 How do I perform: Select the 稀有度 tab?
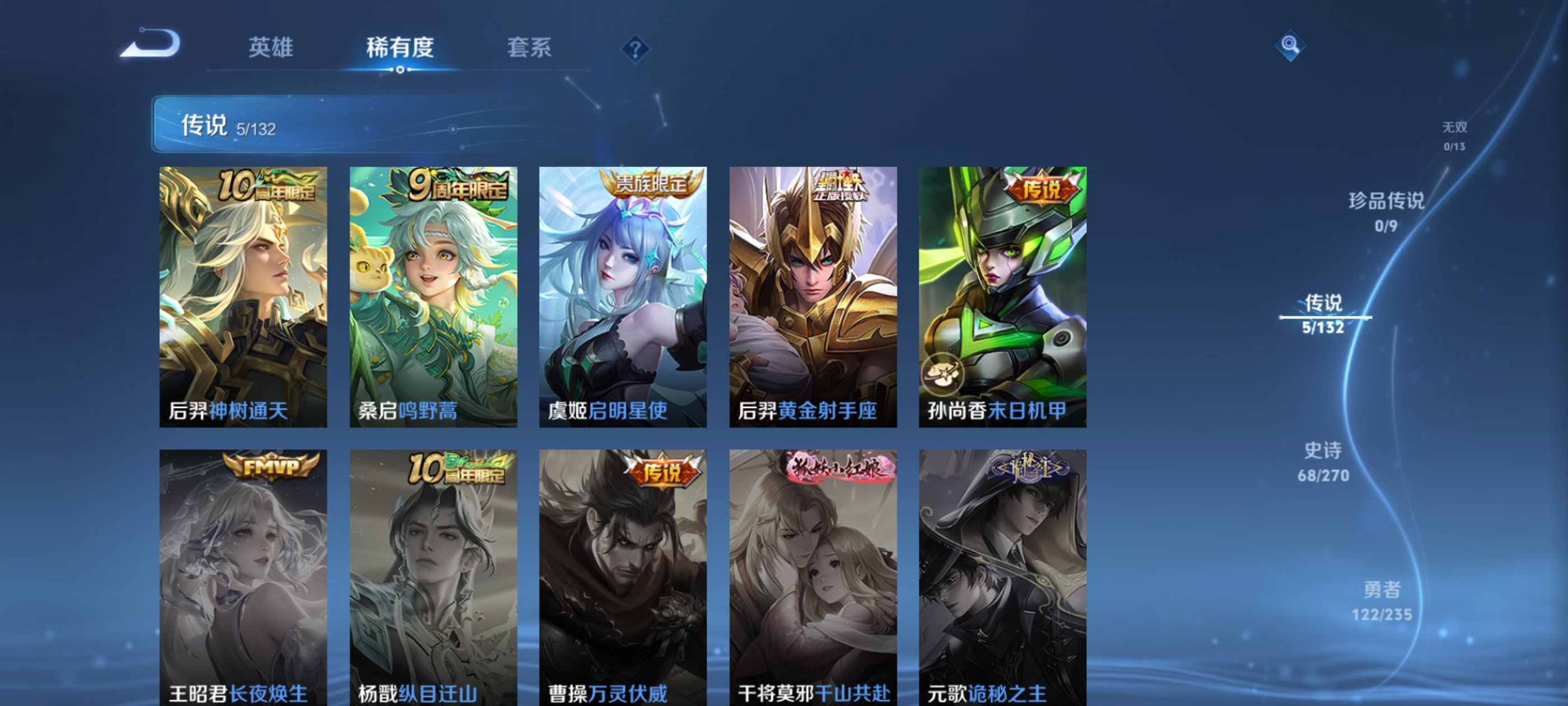tap(399, 48)
